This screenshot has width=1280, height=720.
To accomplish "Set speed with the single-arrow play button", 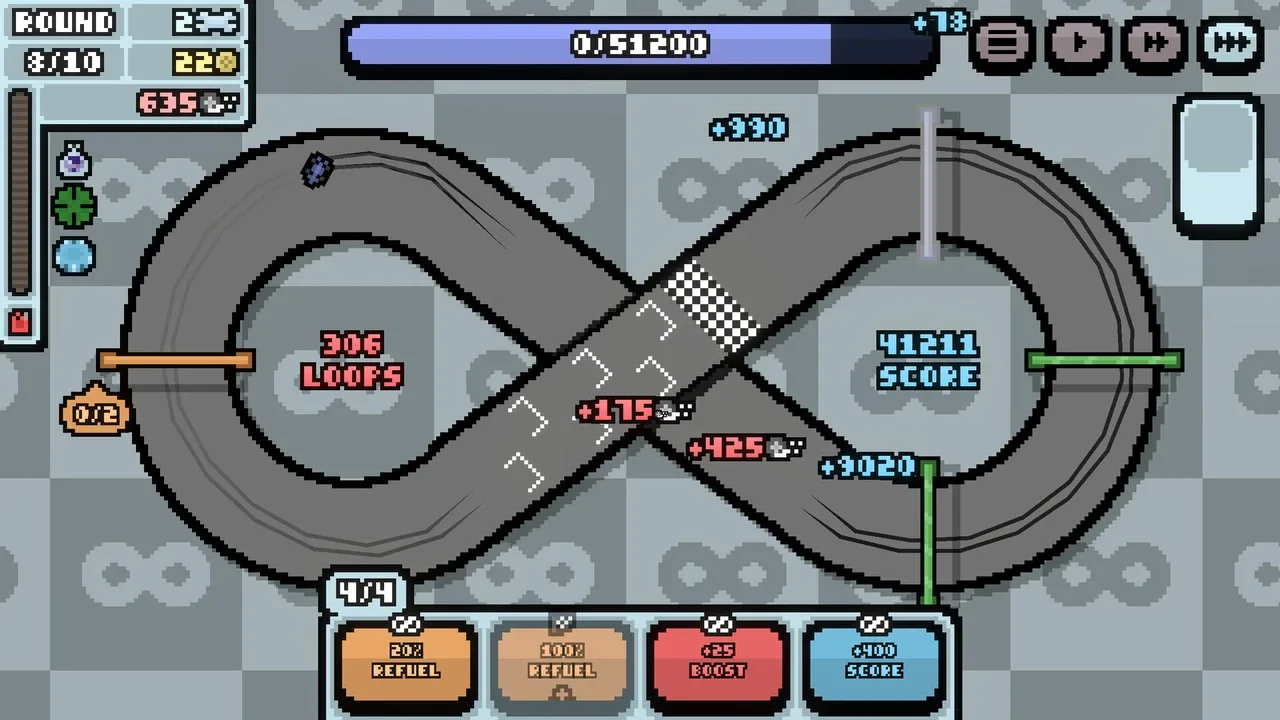I will click(1079, 44).
